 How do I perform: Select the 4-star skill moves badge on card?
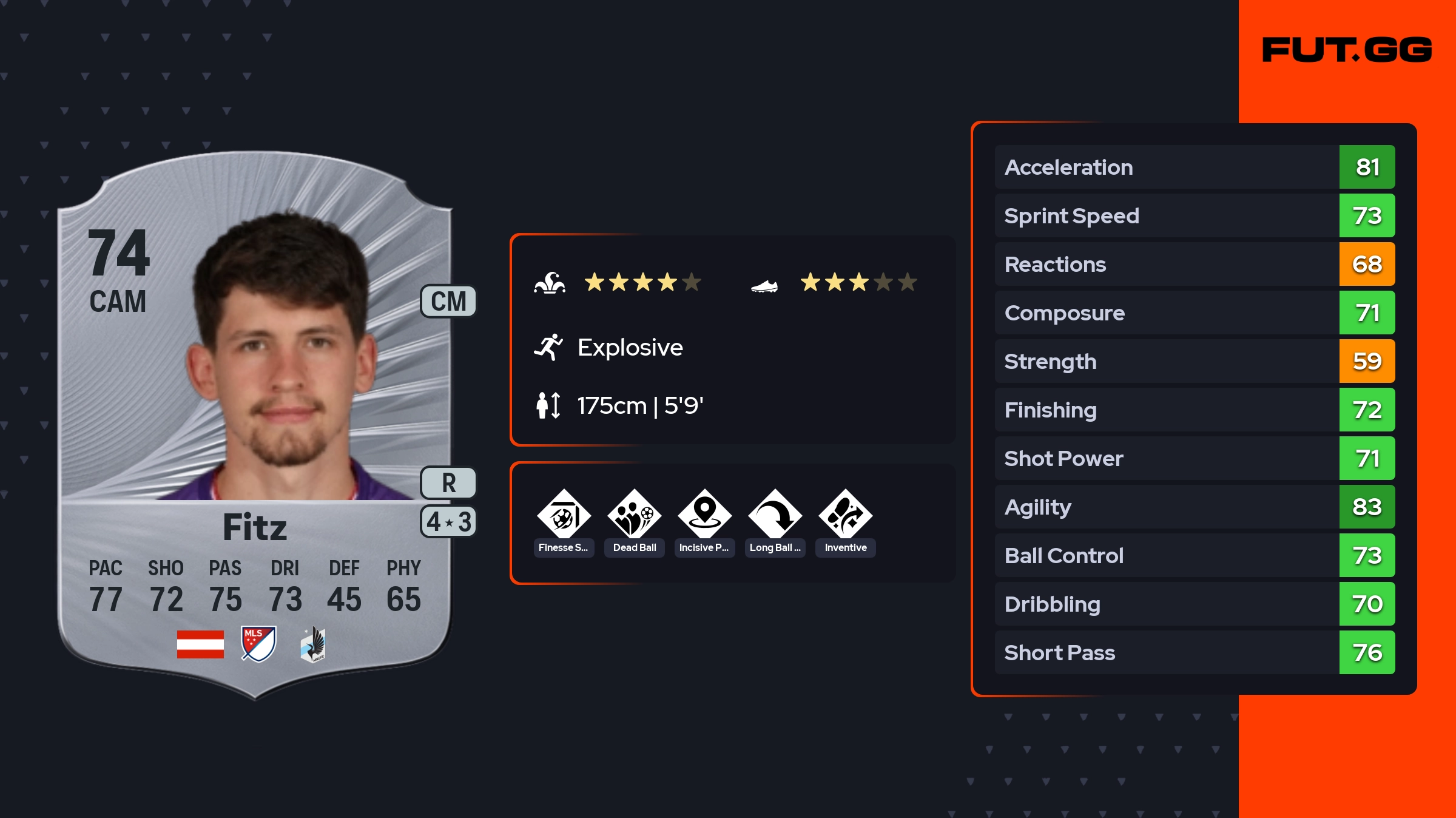(448, 522)
